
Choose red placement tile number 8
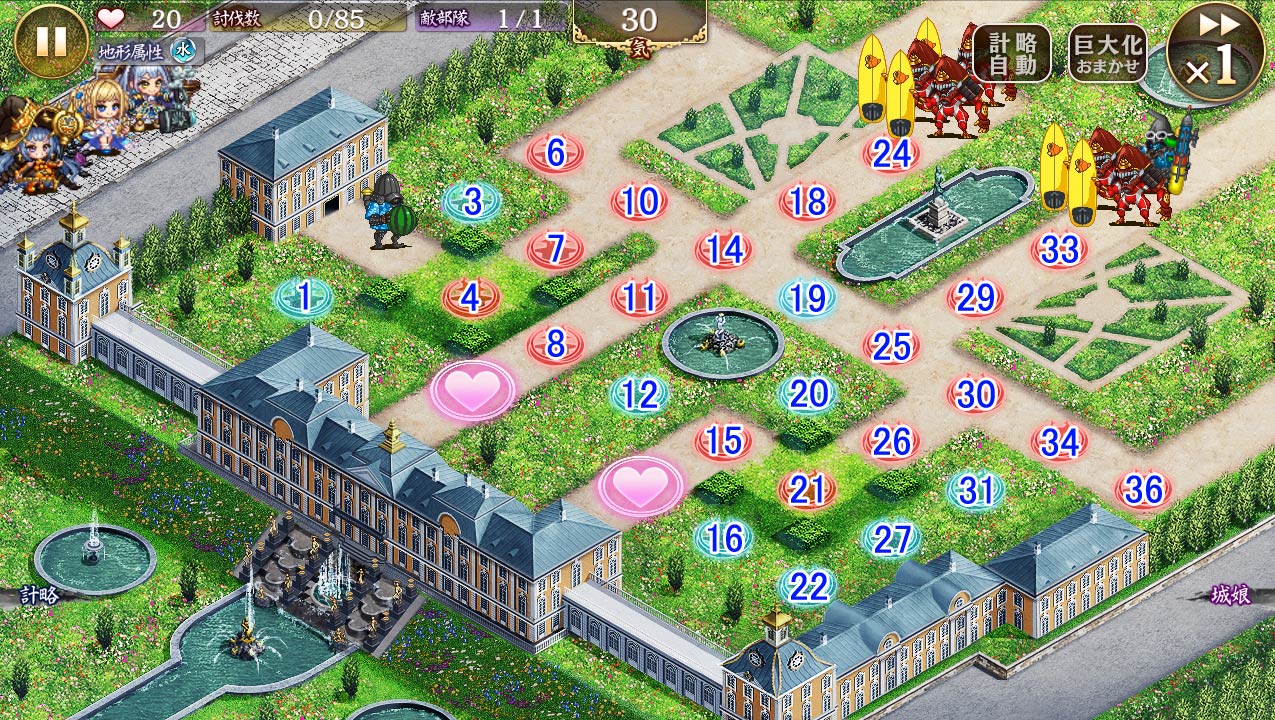[556, 344]
